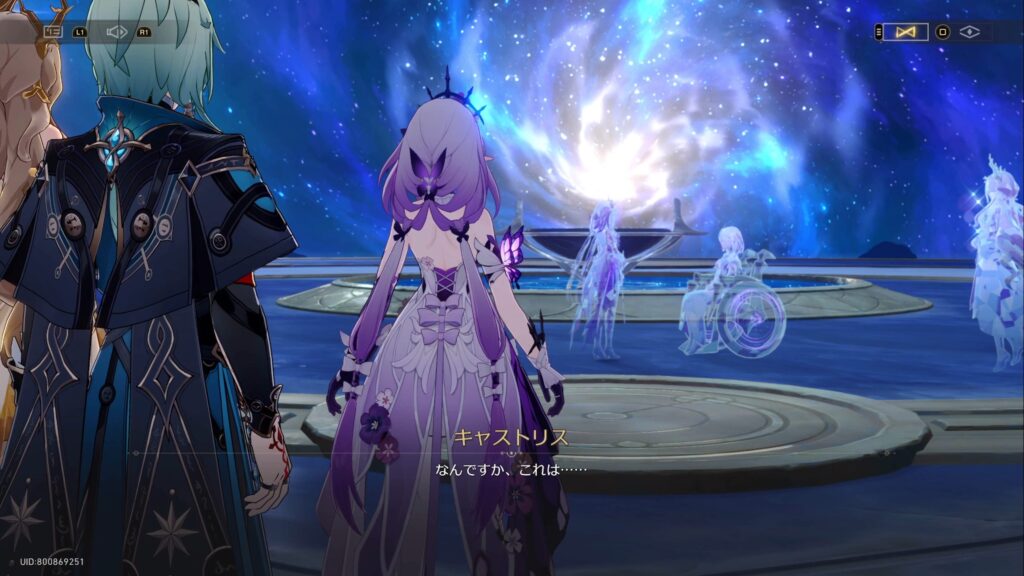
Task: Skip the cutscene with the gold bowtie icon
Action: tap(906, 32)
